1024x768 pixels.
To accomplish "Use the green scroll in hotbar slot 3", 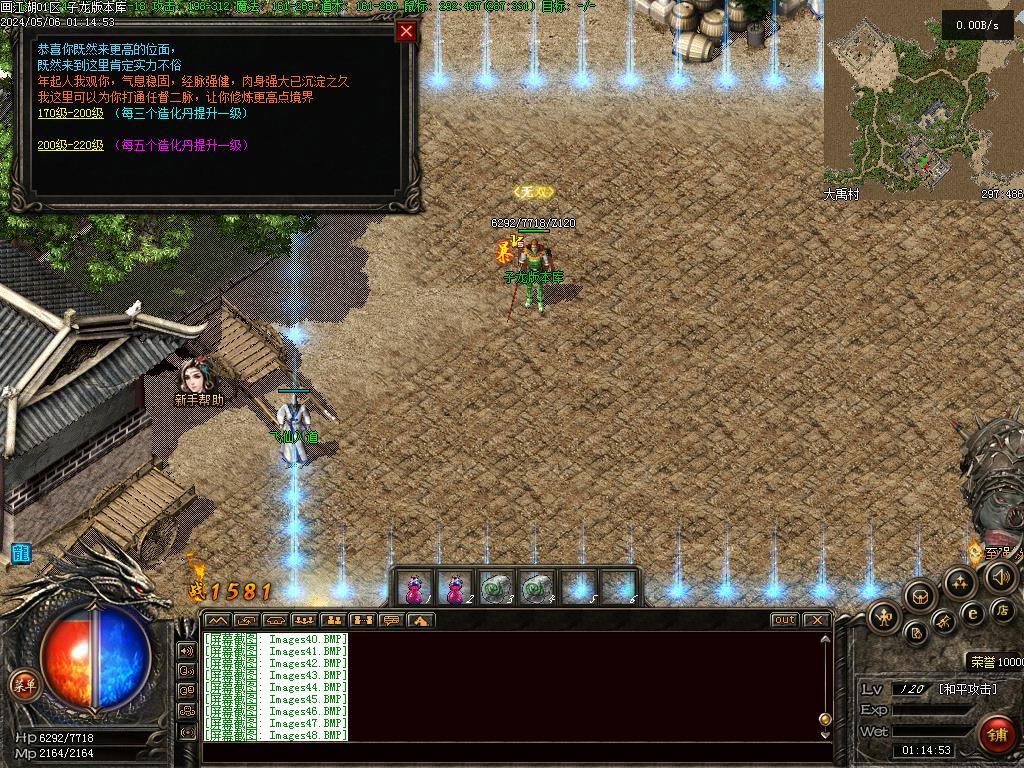I will 495,588.
